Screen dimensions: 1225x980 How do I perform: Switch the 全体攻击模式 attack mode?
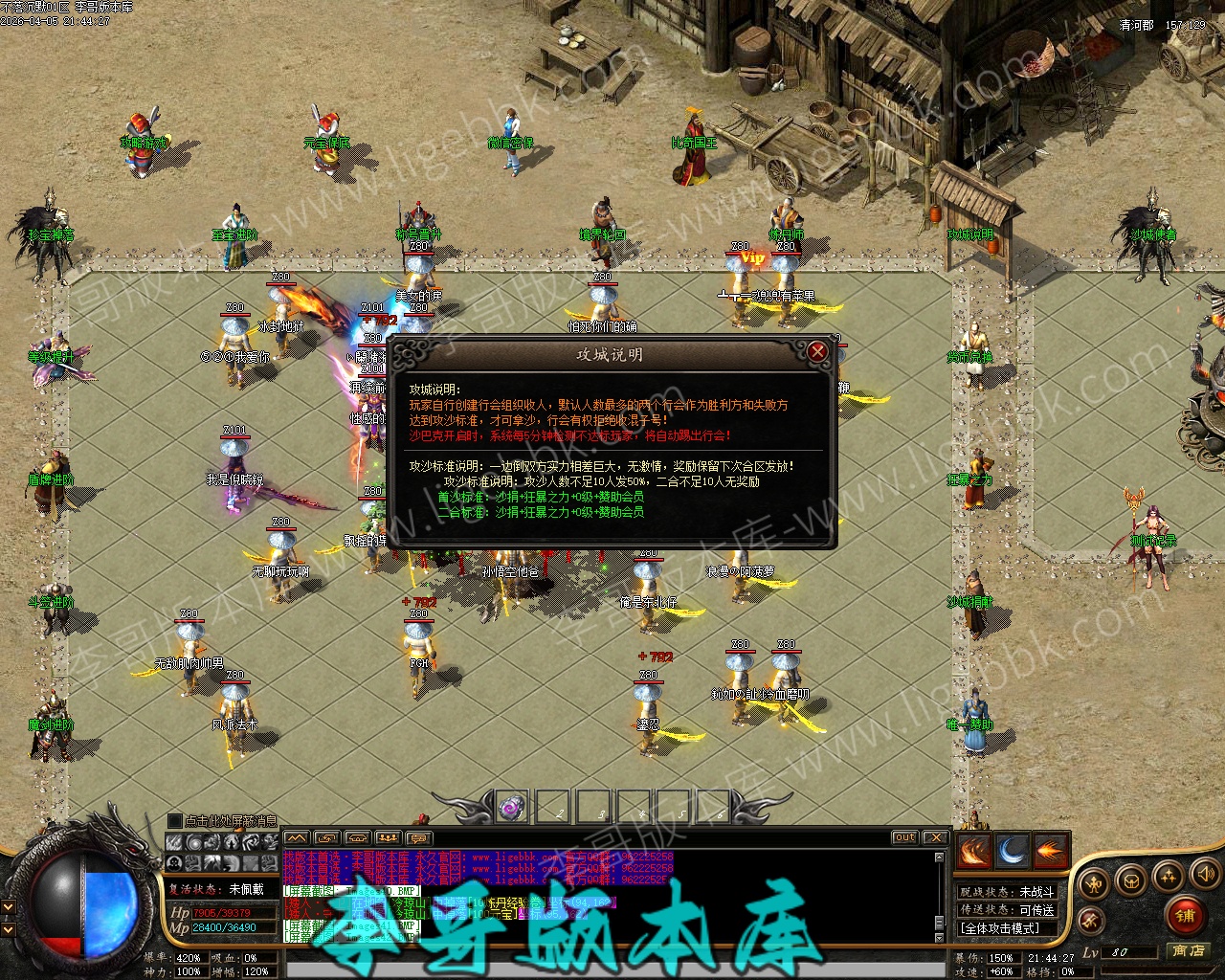[x=1006, y=927]
